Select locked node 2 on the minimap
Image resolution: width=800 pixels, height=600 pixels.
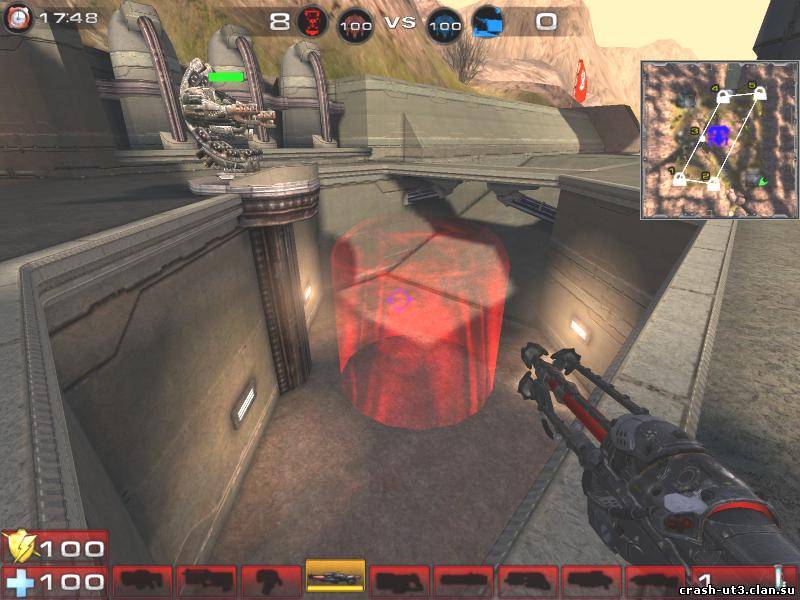click(714, 184)
